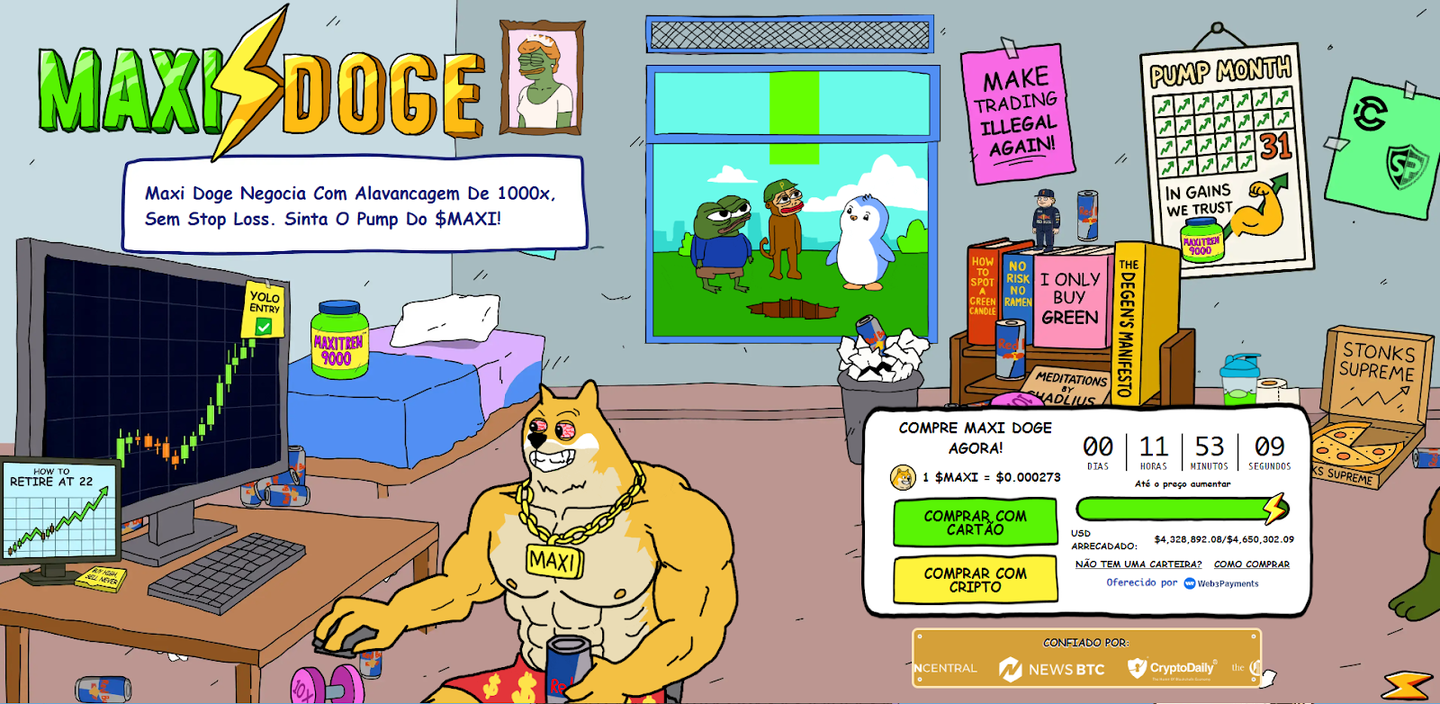1440x704 pixels.
Task: Open the NewsBTC logo in Confiado Por
Action: (1051, 668)
